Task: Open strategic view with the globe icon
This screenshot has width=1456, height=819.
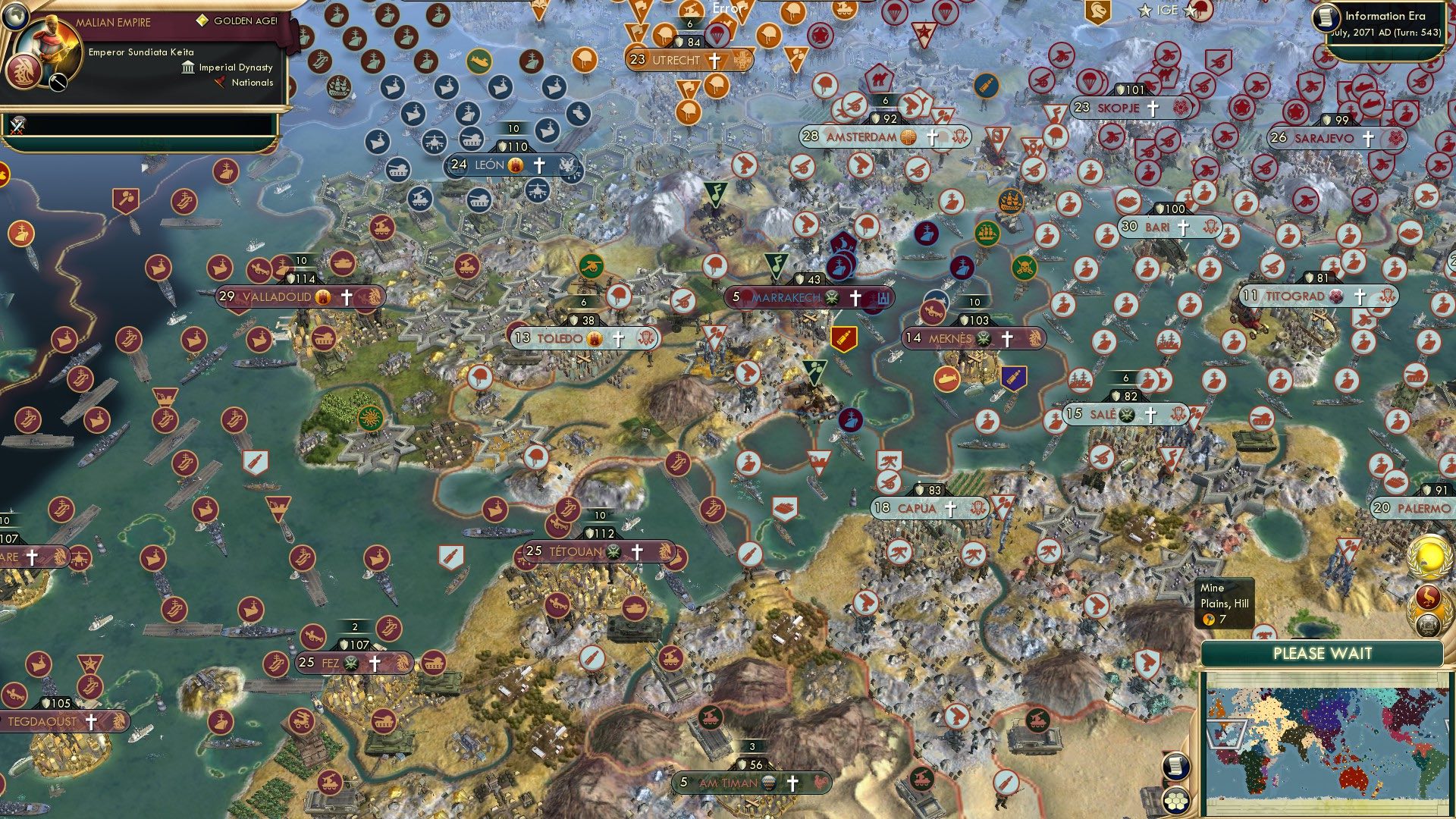Action: click(14, 15)
